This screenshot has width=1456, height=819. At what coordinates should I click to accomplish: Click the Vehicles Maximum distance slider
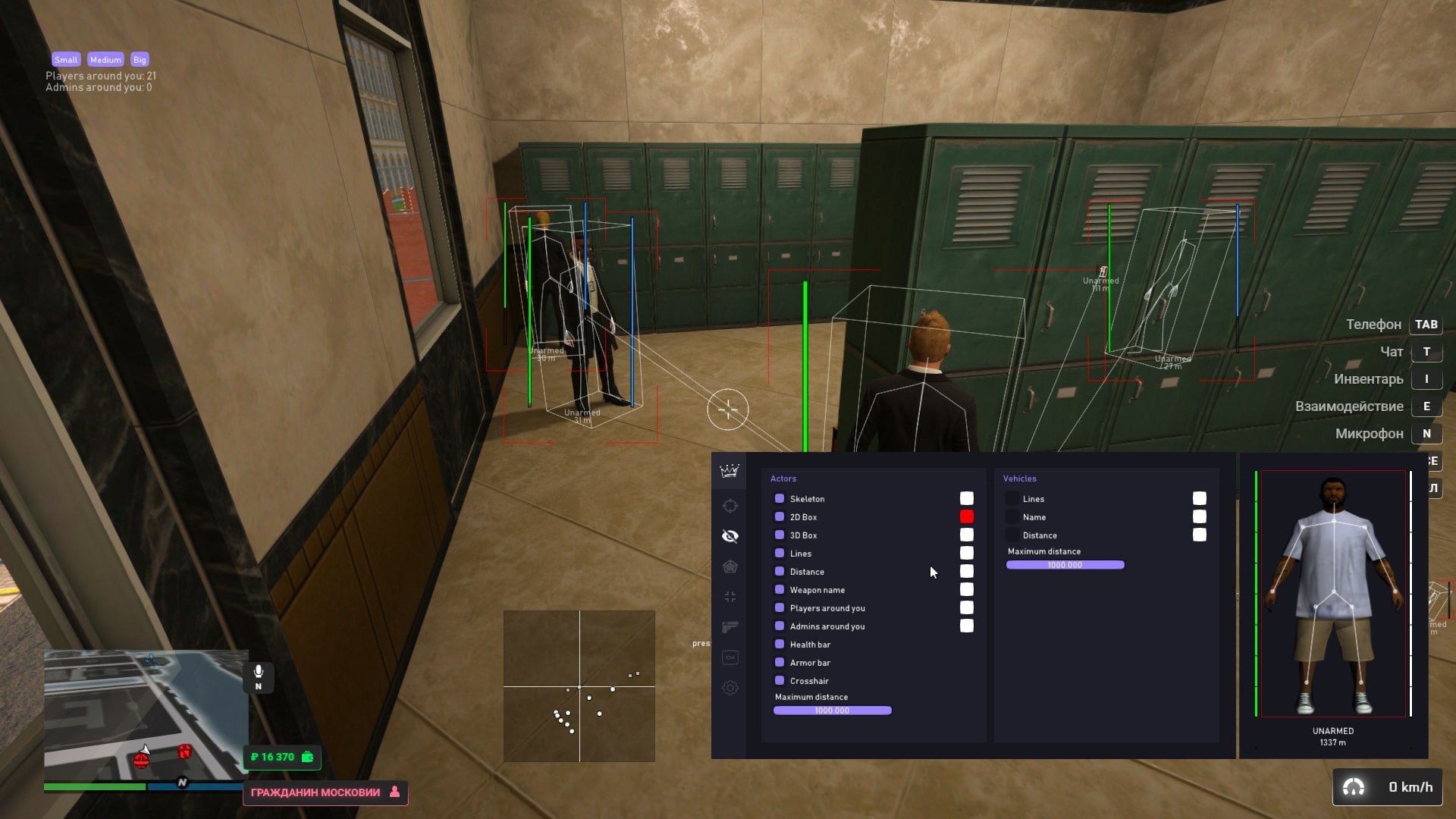coord(1065,565)
